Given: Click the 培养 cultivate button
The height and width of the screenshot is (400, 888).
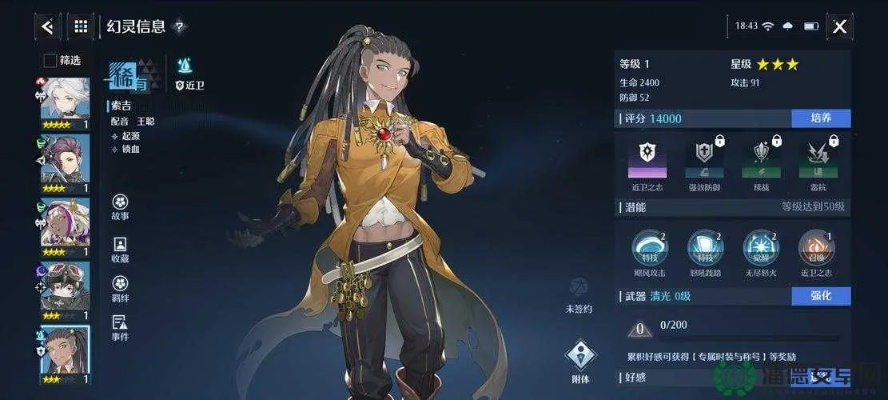Looking at the screenshot, I should tap(820, 118).
